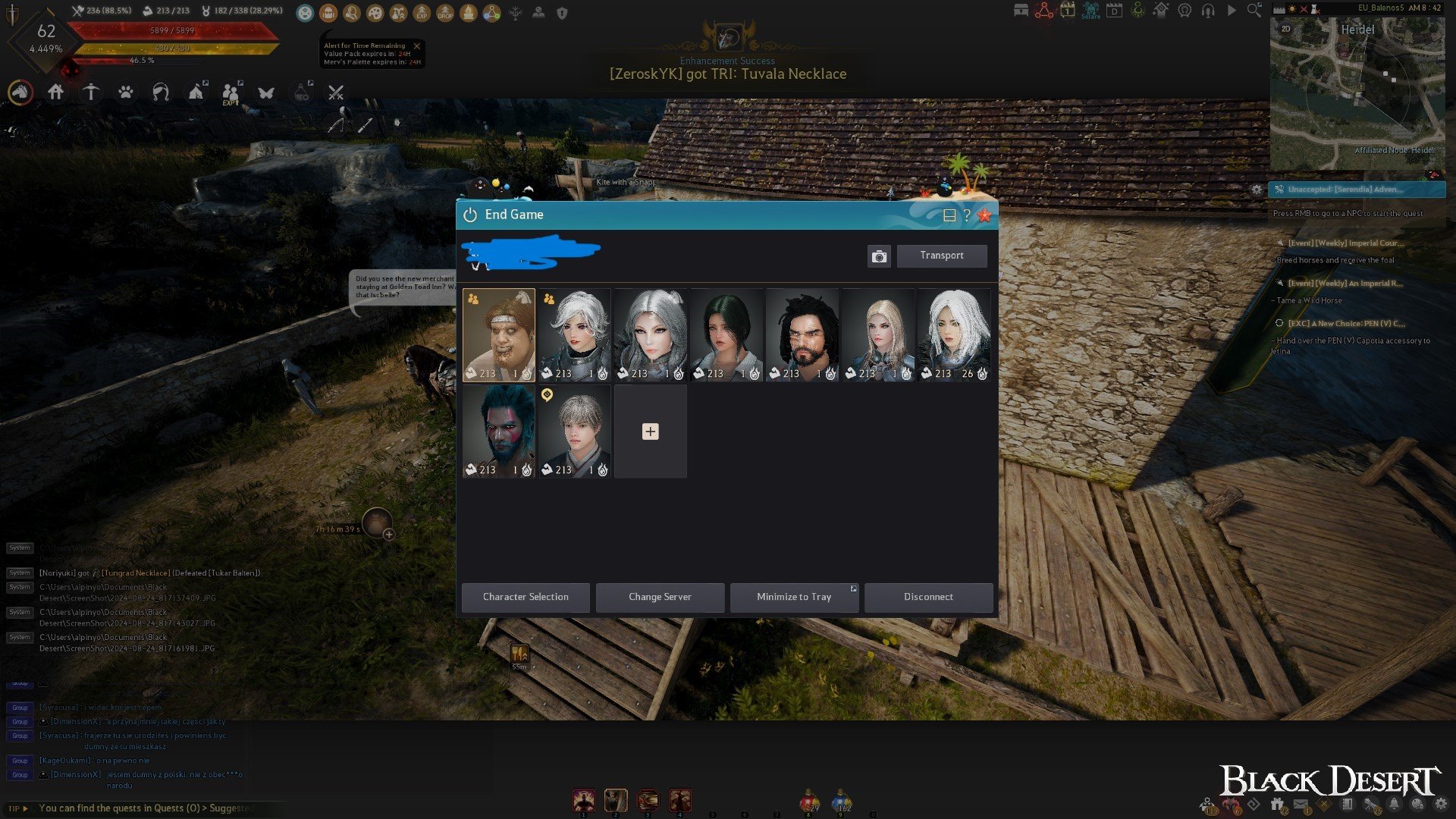
Task: Open the Character Selection screen
Action: click(526, 597)
